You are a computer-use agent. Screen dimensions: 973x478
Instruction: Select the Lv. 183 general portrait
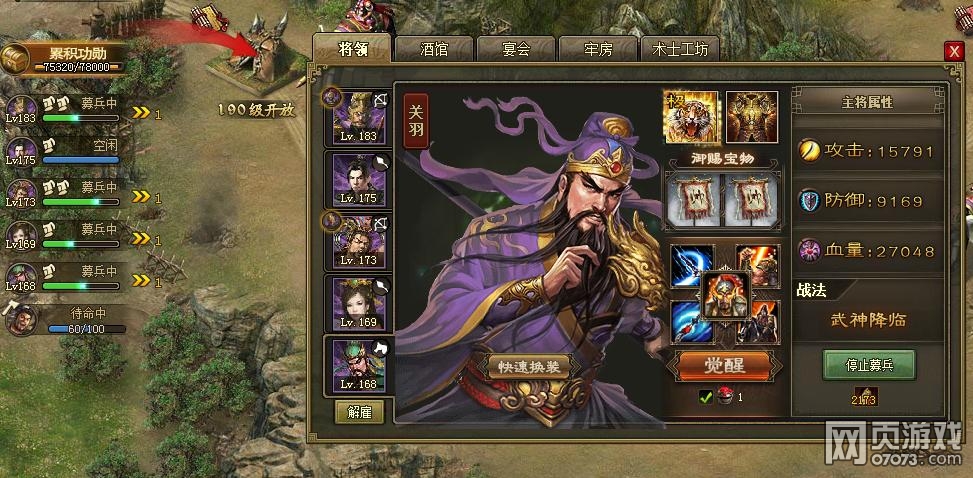359,114
